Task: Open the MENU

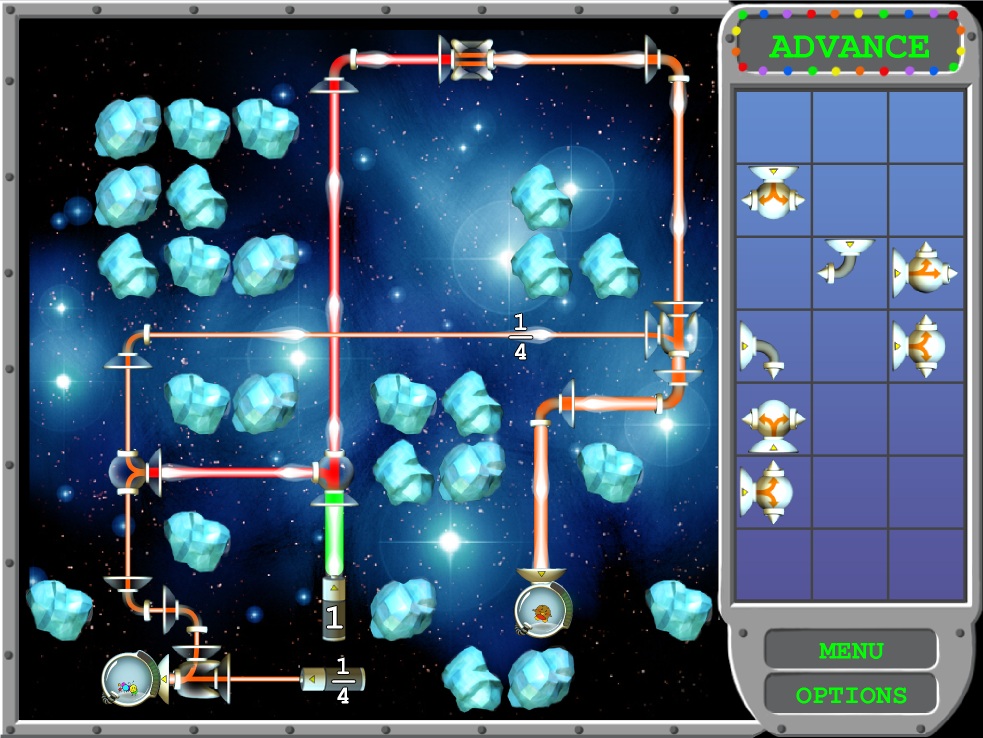Action: click(x=850, y=651)
